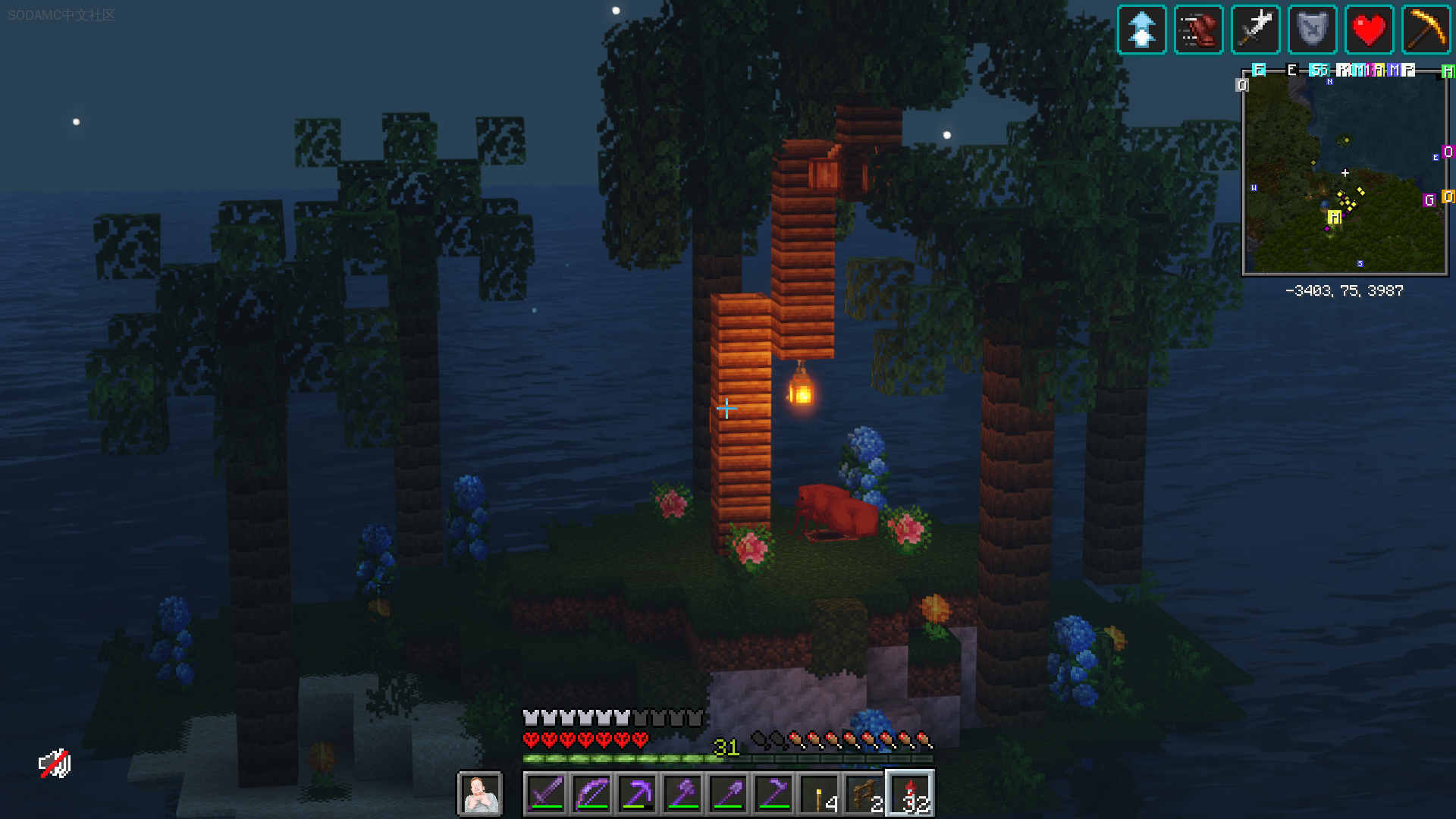This screenshot has height=819, width=1456.
Task: Click the Jump Boost arrow effect icon
Action: [1141, 30]
